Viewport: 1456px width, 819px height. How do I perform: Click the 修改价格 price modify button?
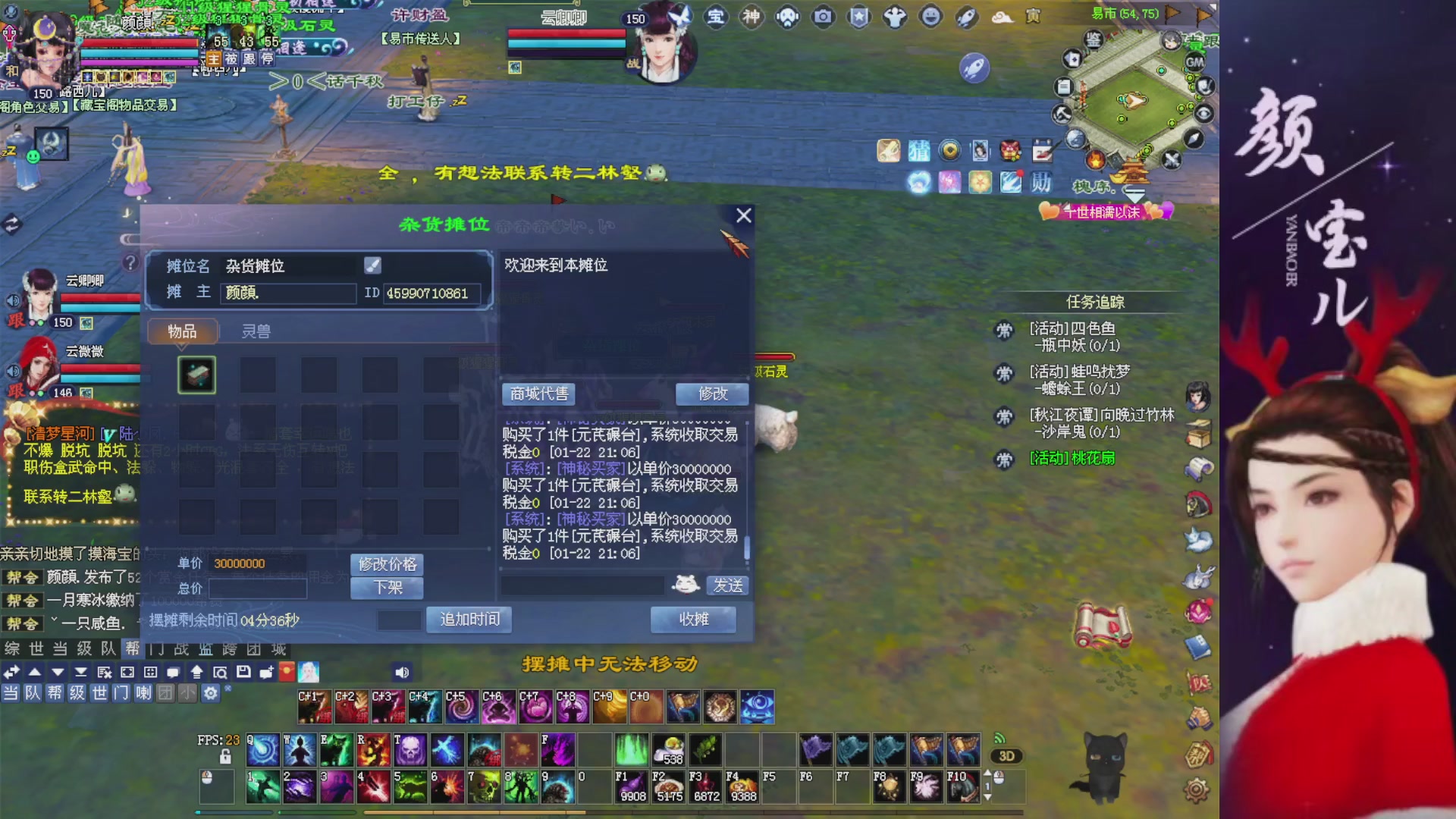point(388,564)
